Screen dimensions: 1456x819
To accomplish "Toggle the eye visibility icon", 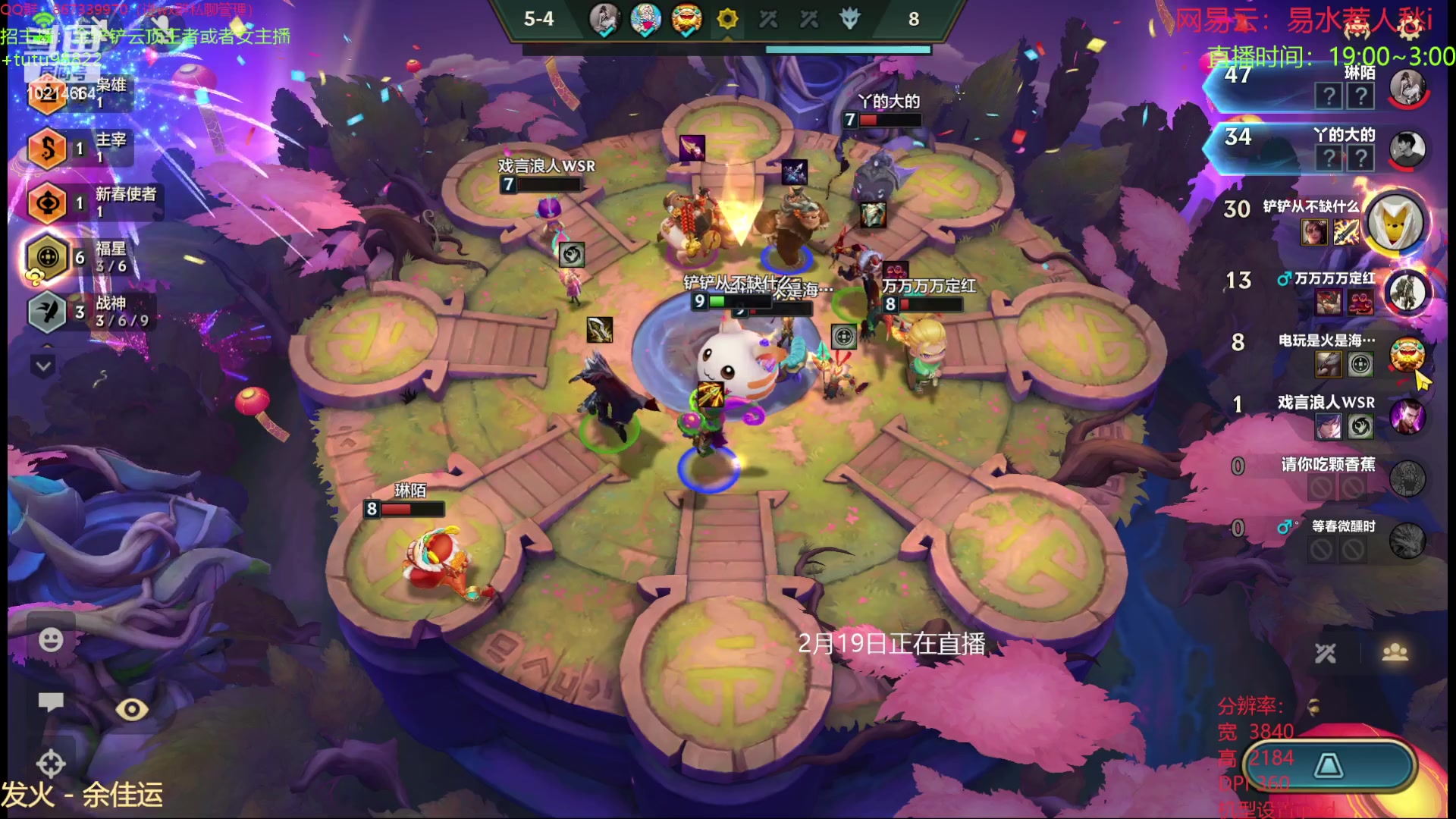I will point(132,709).
